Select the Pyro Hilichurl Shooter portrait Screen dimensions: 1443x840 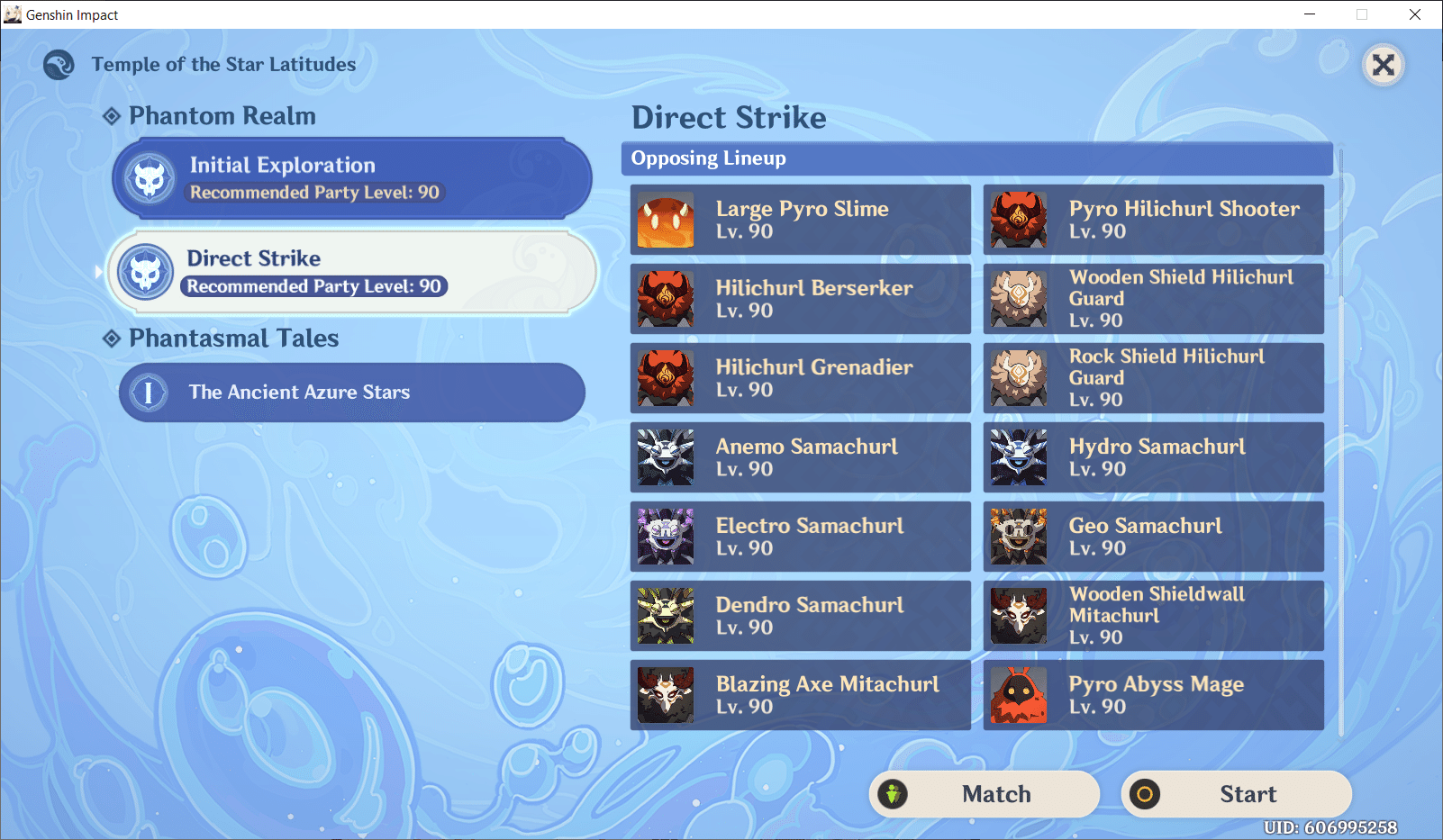[1018, 220]
